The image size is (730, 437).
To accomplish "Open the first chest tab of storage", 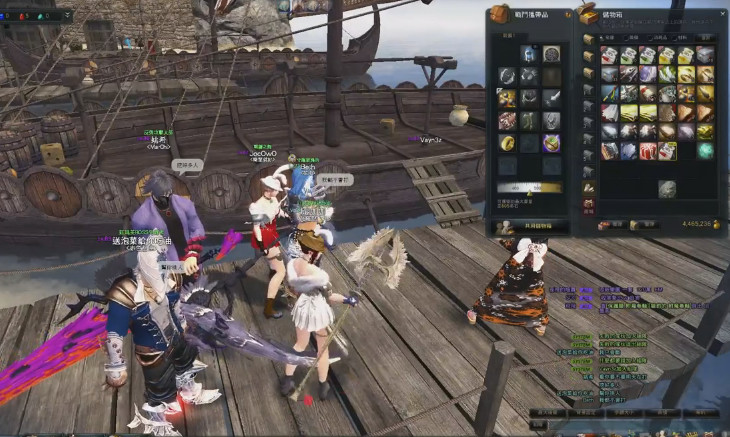I will pos(589,39).
